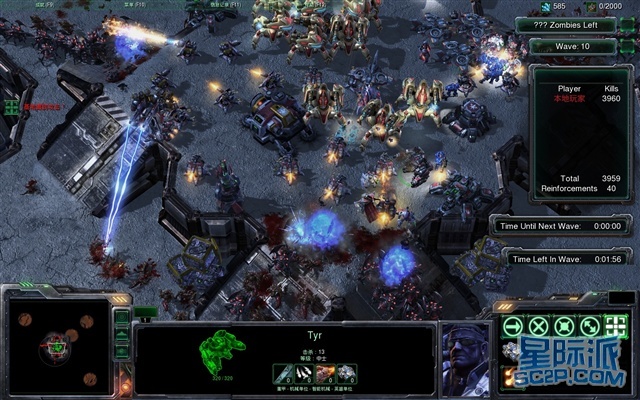Click Tyr's unit portrait
The width and height of the screenshot is (640, 400).
click(466, 352)
